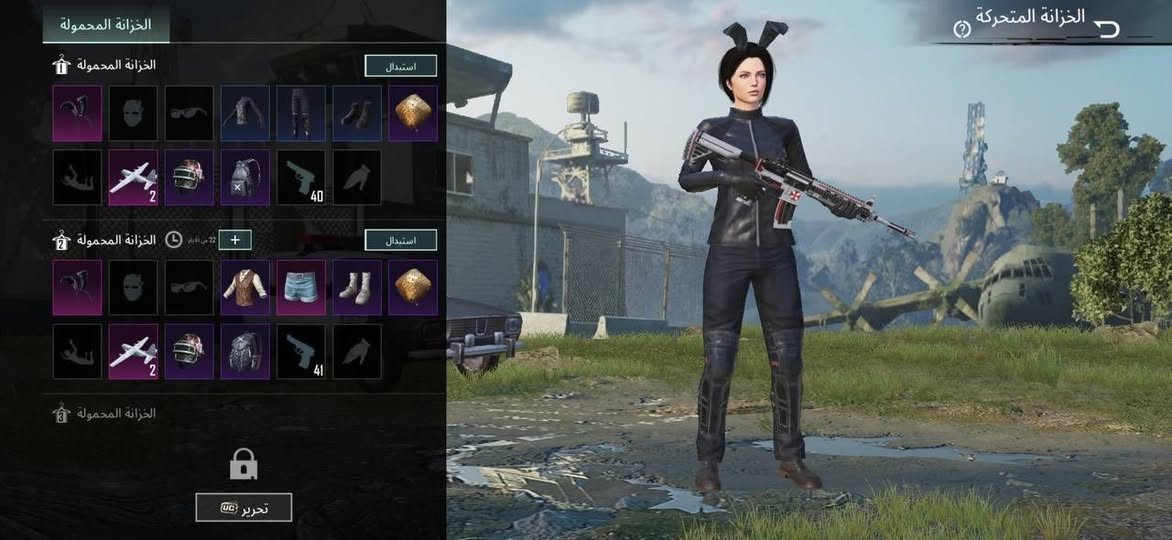Select the الخزانة المحمولة tab

pyautogui.click(x=106, y=23)
